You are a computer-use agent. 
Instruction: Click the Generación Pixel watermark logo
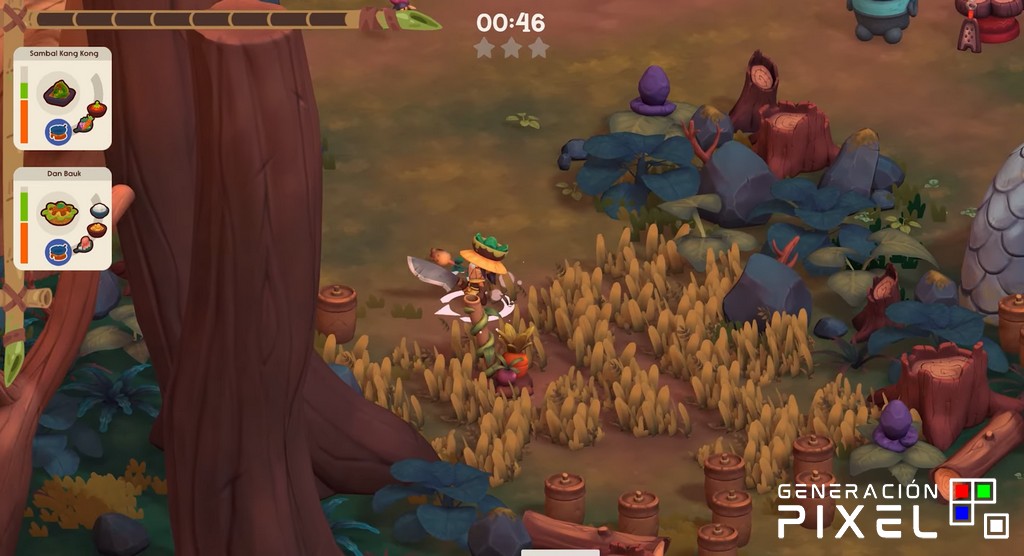coord(893,509)
